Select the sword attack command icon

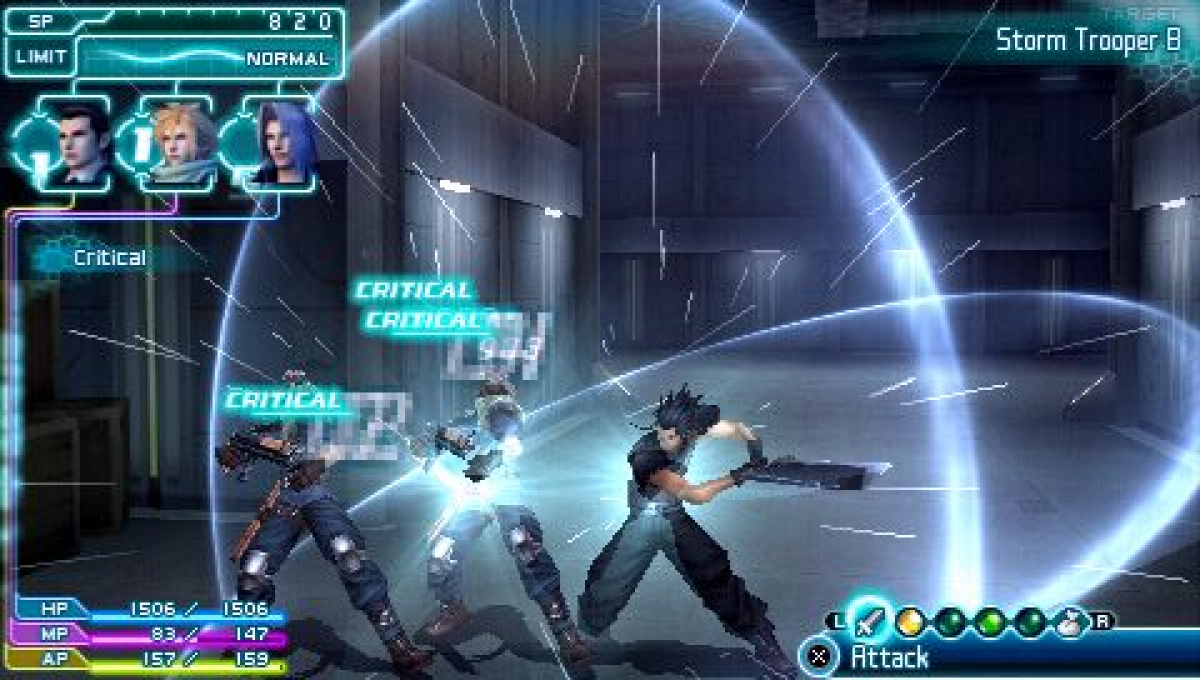(x=867, y=621)
